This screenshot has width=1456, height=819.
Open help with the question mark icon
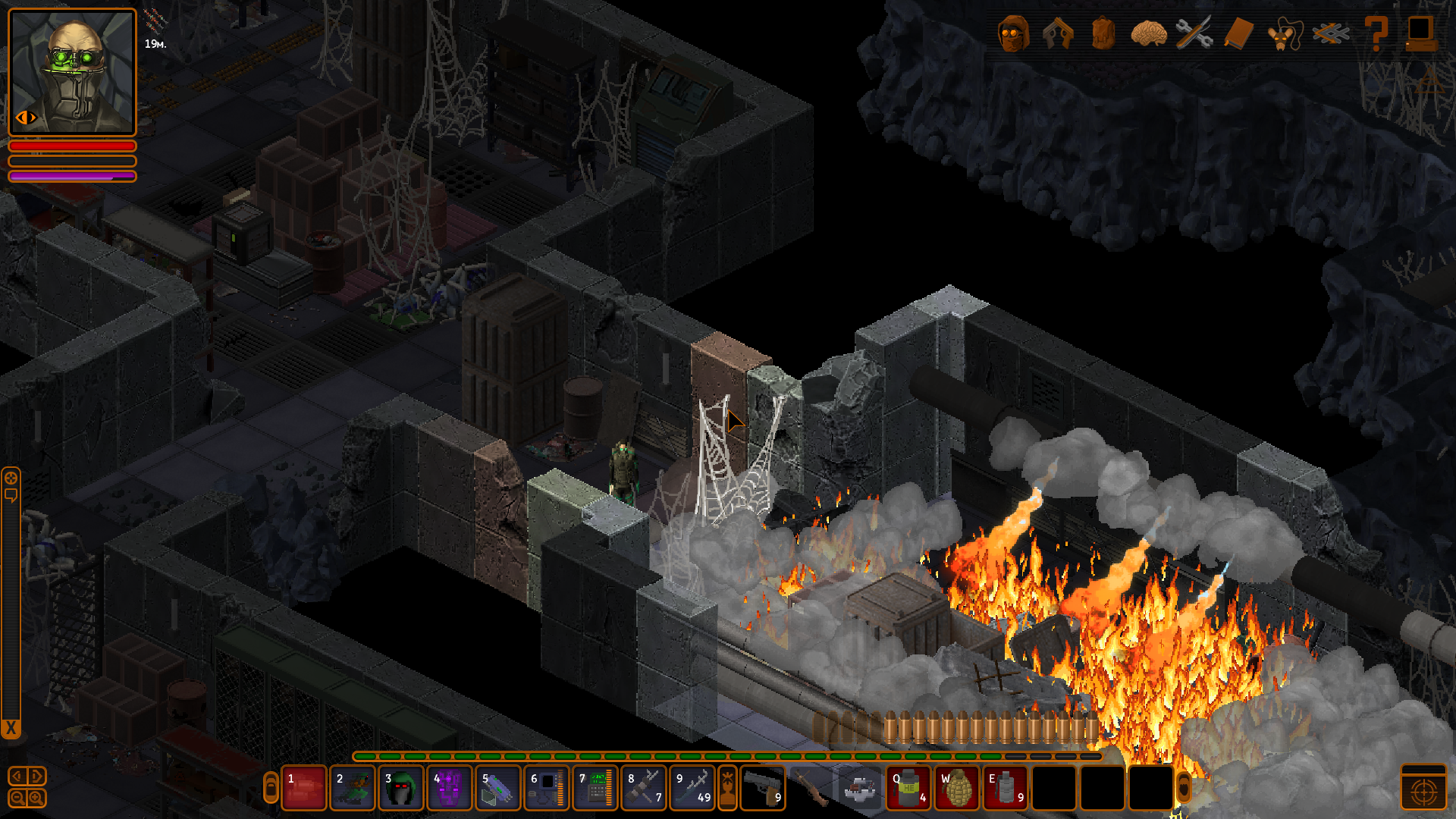pos(1376,34)
